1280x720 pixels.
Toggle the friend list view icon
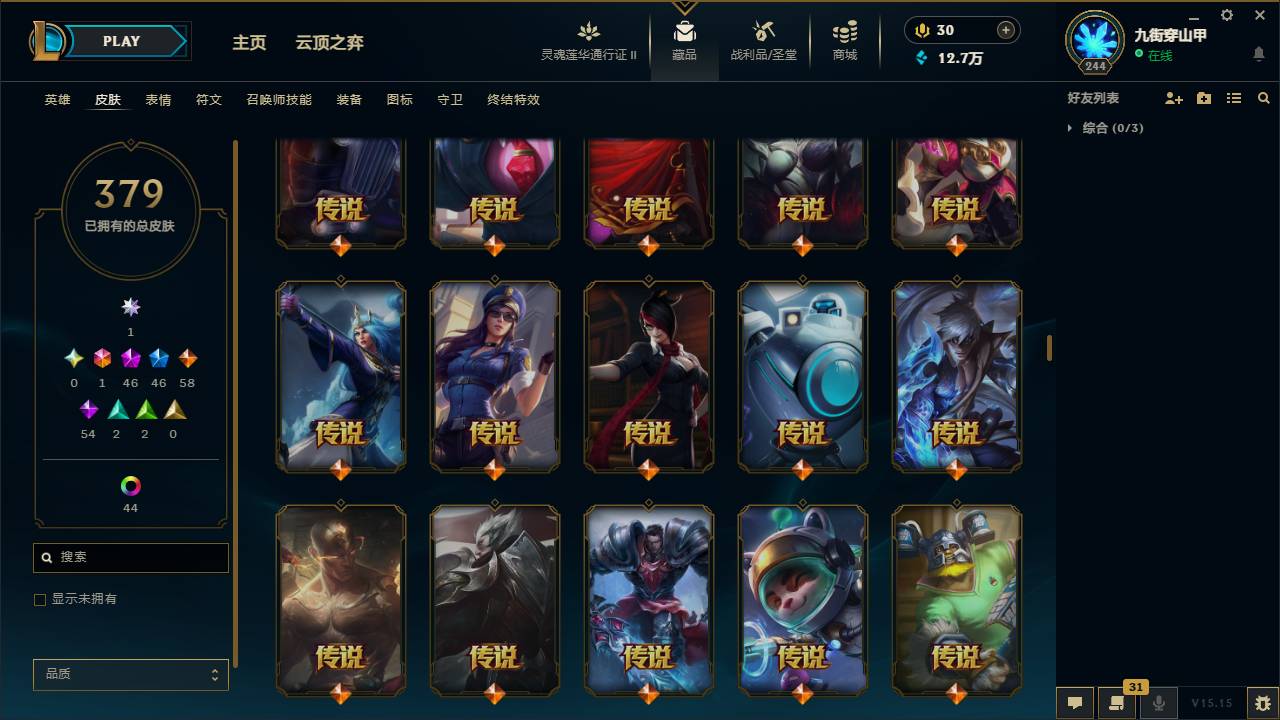tap(1233, 97)
